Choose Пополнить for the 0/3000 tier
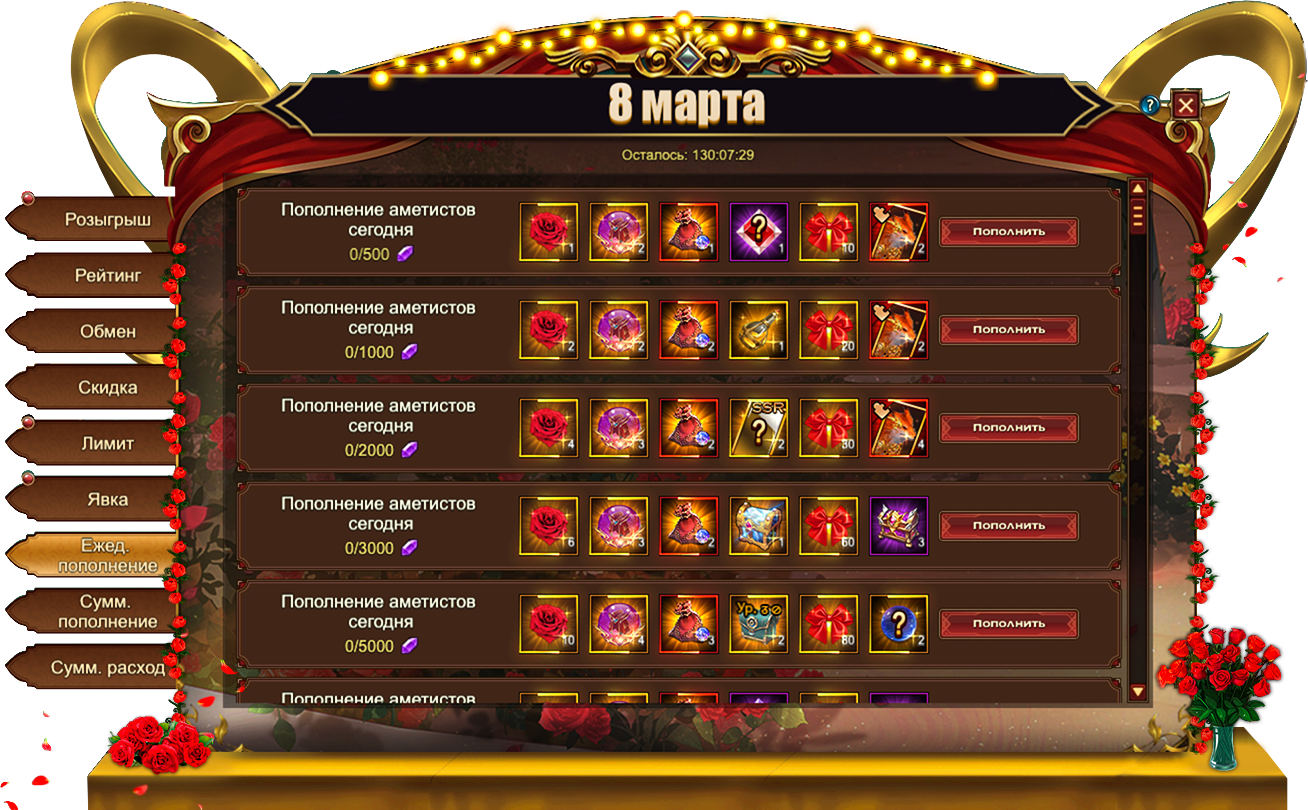Viewport: 1308px width, 810px height. (1009, 526)
